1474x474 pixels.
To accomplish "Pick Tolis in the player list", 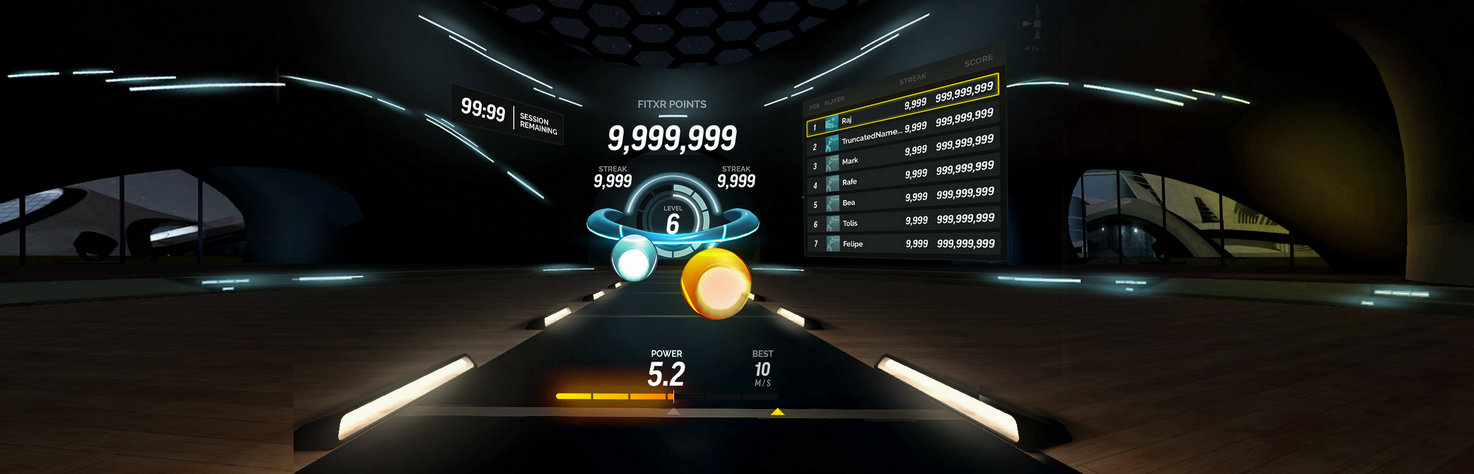I will 902,222.
